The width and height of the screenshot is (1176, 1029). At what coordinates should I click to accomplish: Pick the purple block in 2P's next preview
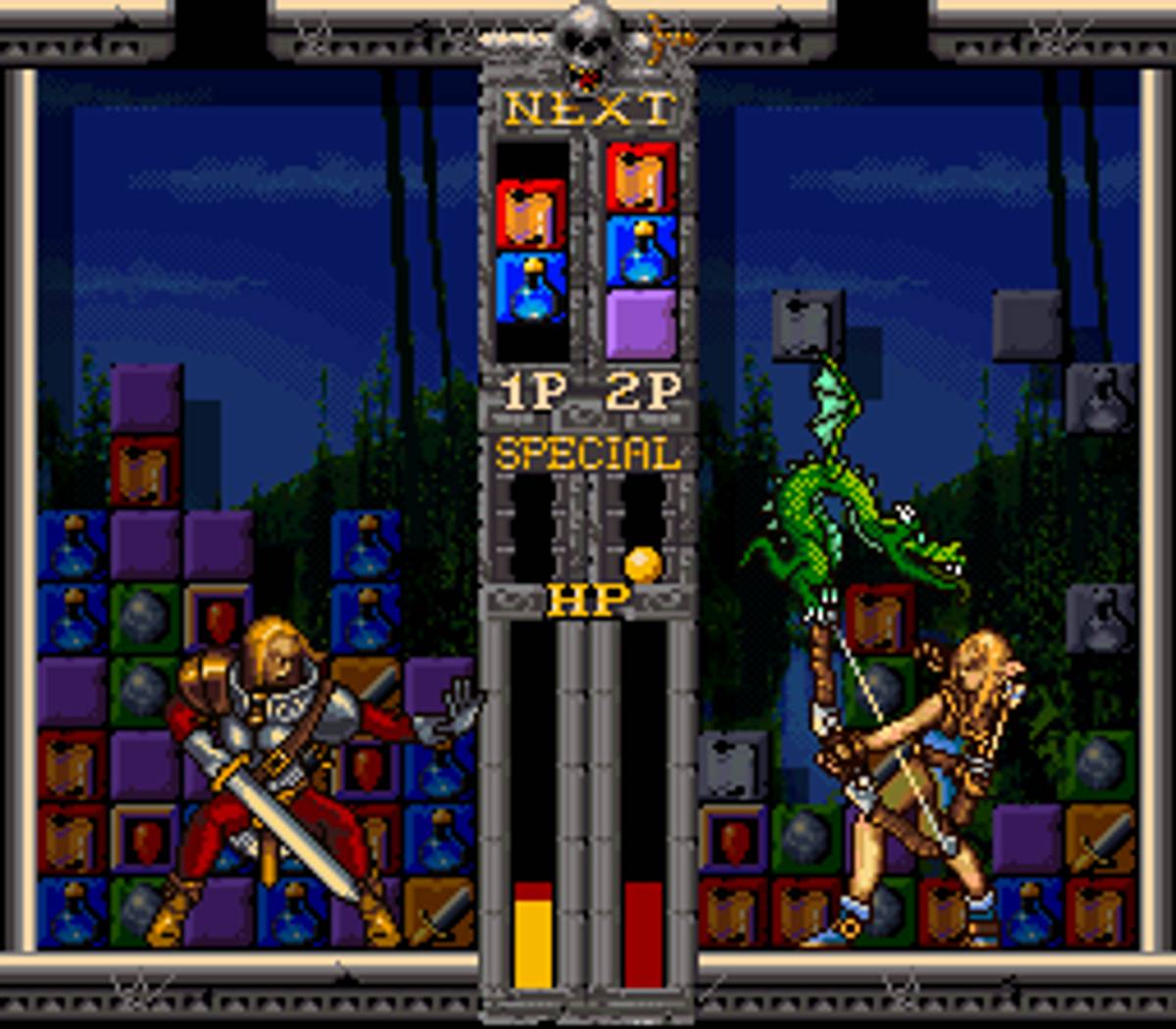641,323
